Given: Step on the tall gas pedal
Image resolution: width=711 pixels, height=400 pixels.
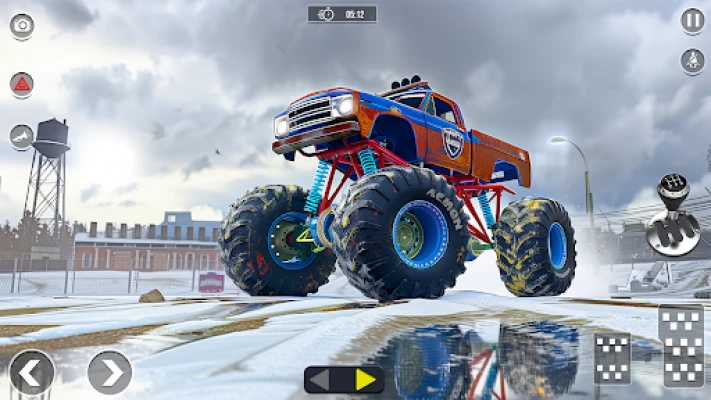Looking at the screenshot, I should [x=681, y=346].
